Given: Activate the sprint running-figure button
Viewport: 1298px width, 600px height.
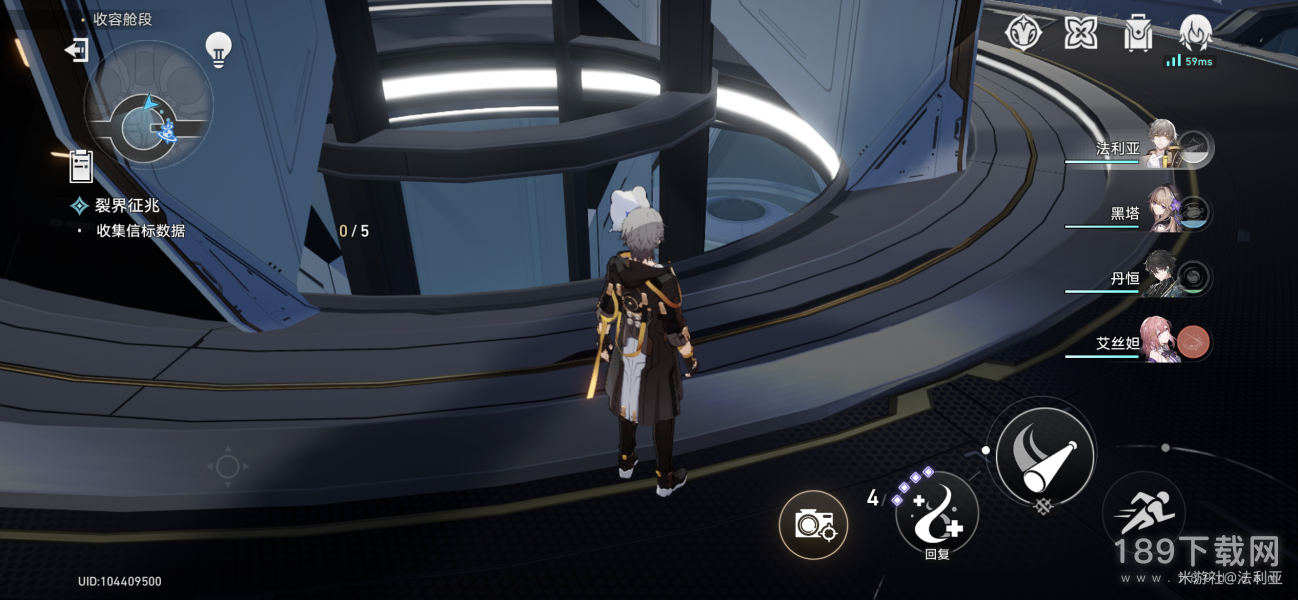Looking at the screenshot, I should [x=1143, y=512].
